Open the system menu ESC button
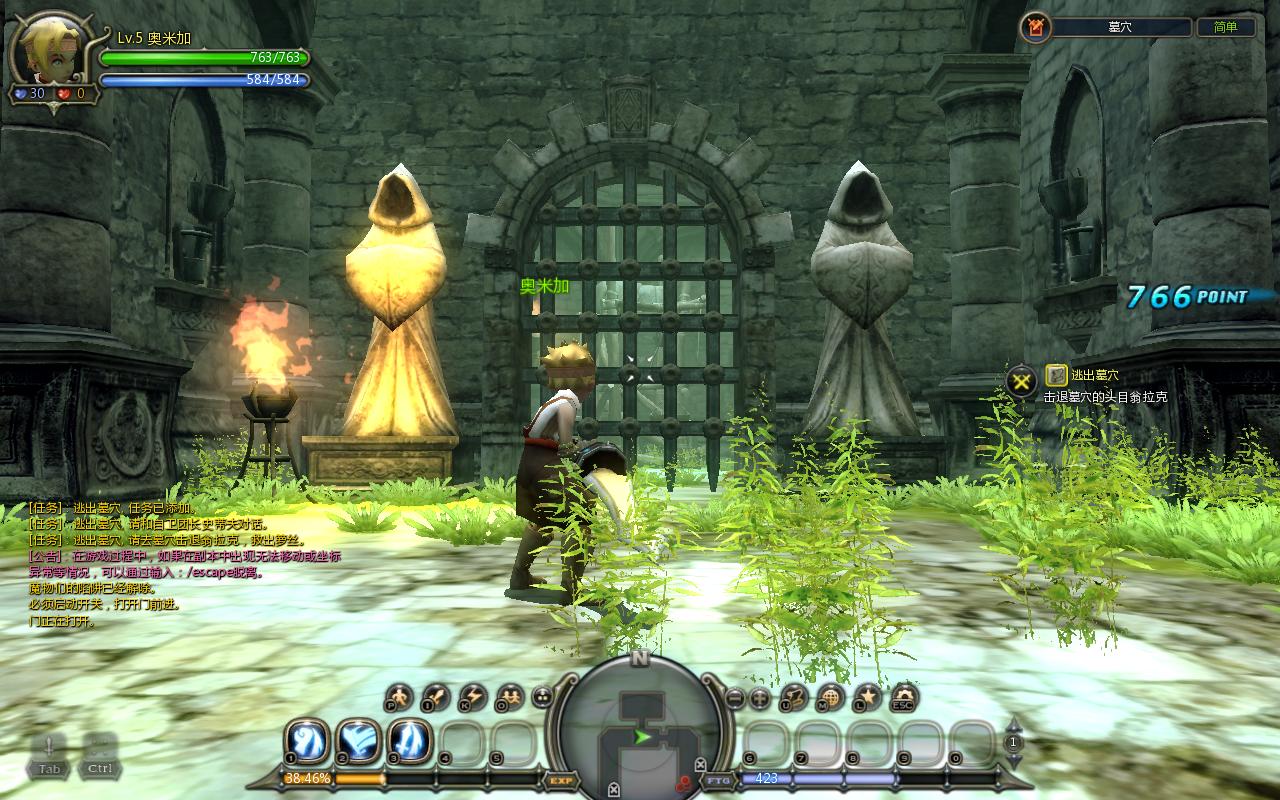Screen dimensions: 1280x800 tap(904, 696)
